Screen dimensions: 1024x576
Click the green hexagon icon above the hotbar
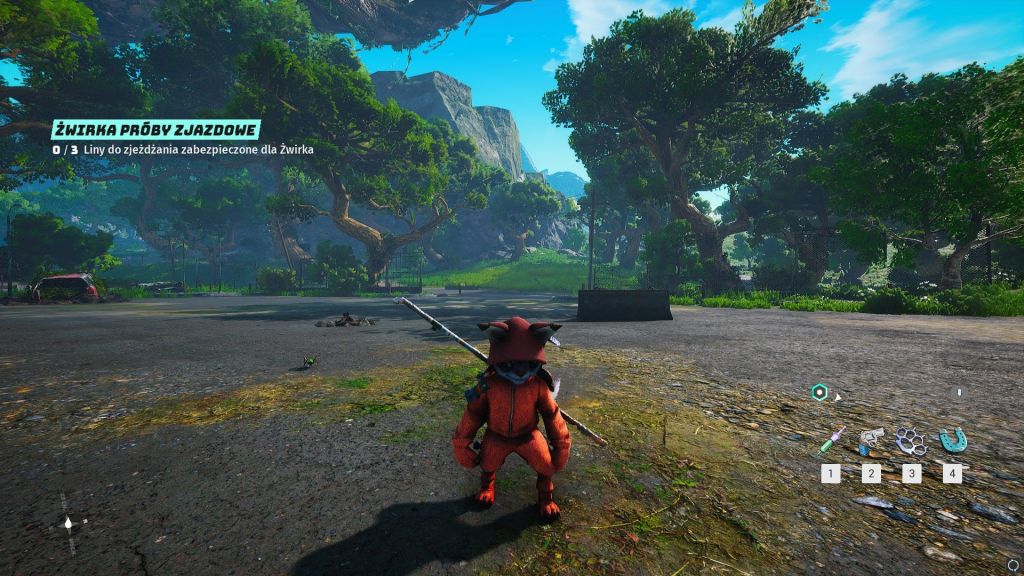pos(820,393)
